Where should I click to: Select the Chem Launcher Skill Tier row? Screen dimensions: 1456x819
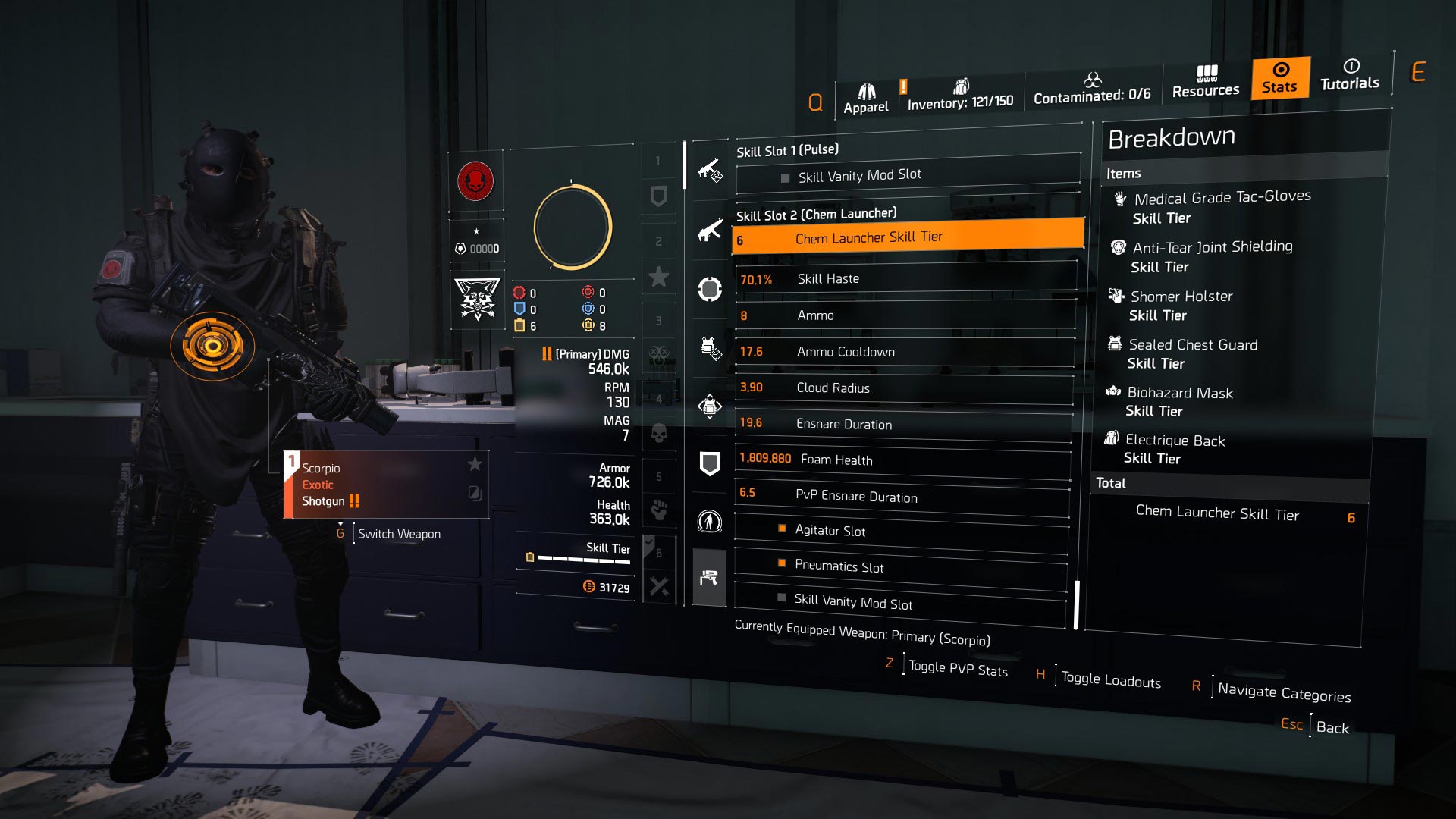pos(907,238)
